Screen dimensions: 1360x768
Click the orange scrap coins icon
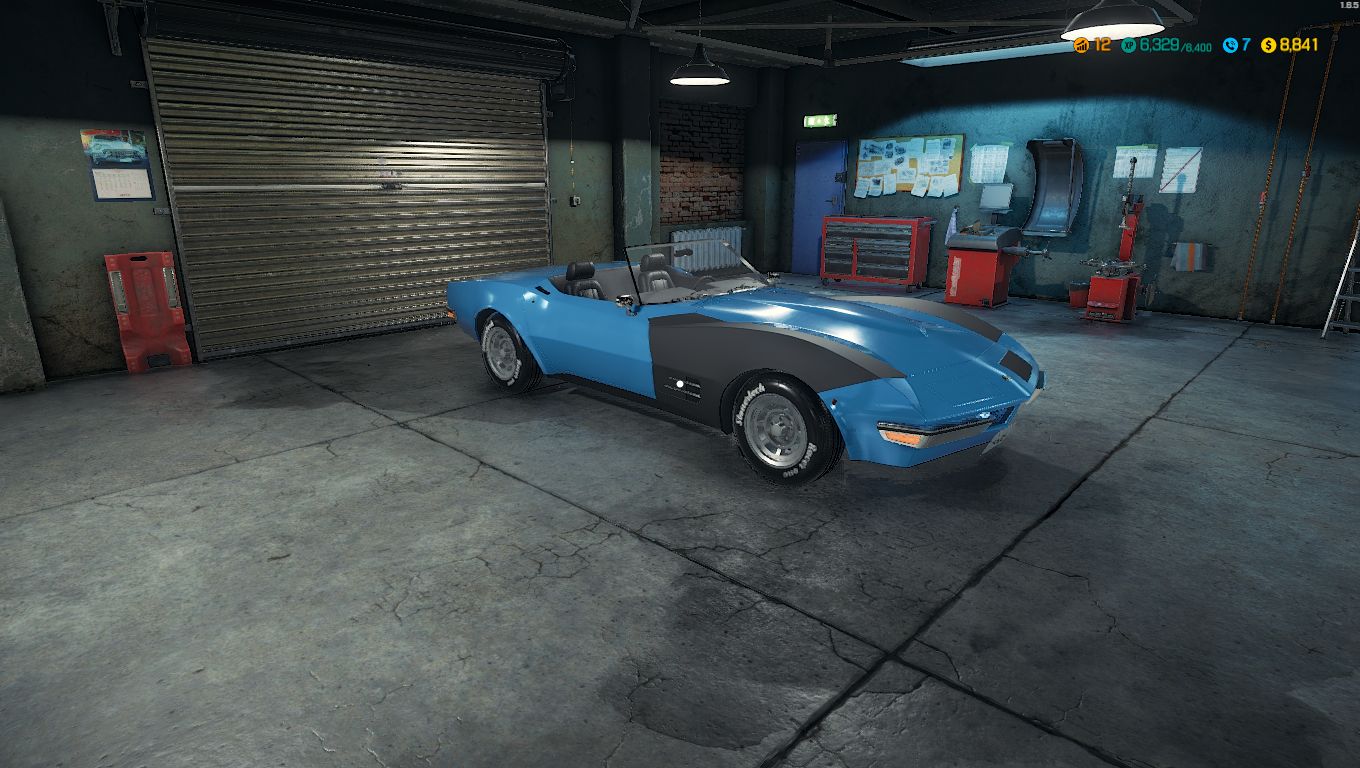pyautogui.click(x=1081, y=44)
